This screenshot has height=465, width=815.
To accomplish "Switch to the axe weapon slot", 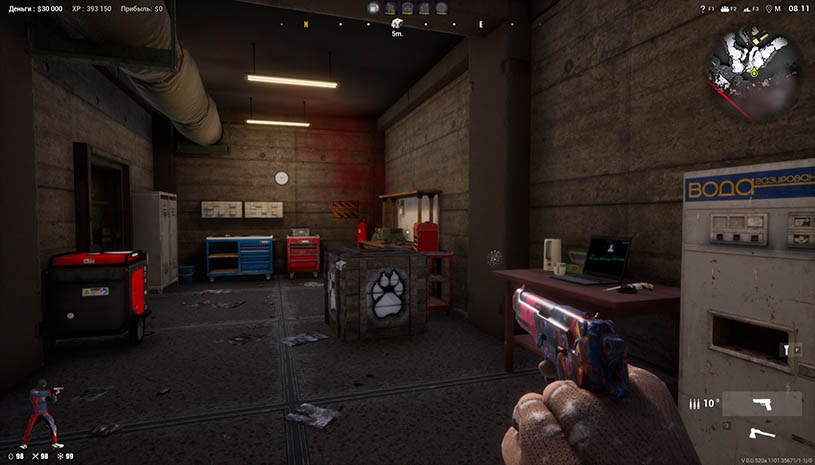I will (761, 434).
